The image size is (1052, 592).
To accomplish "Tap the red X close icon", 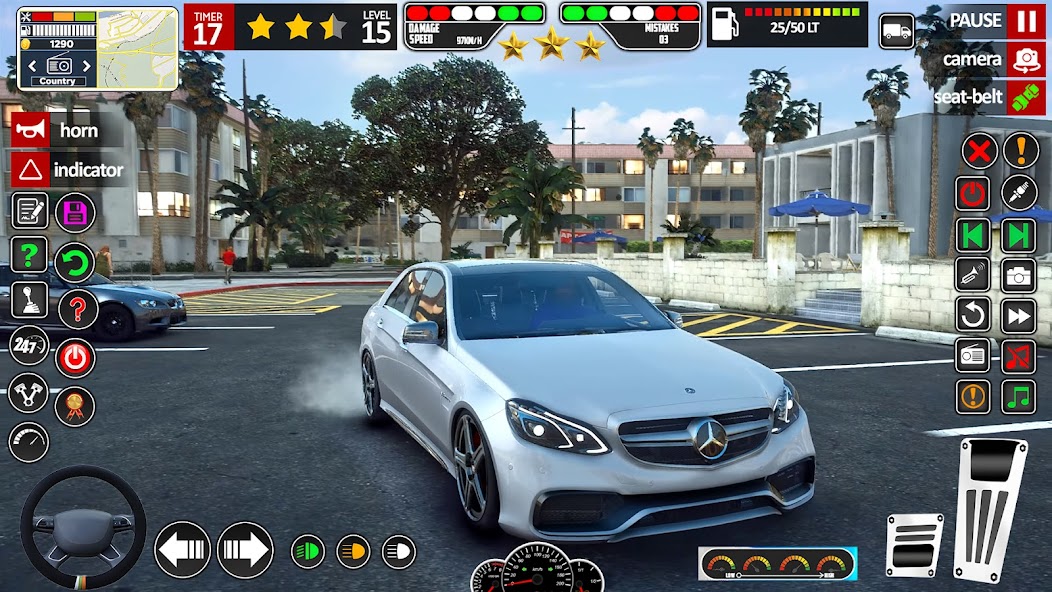I will [x=979, y=151].
